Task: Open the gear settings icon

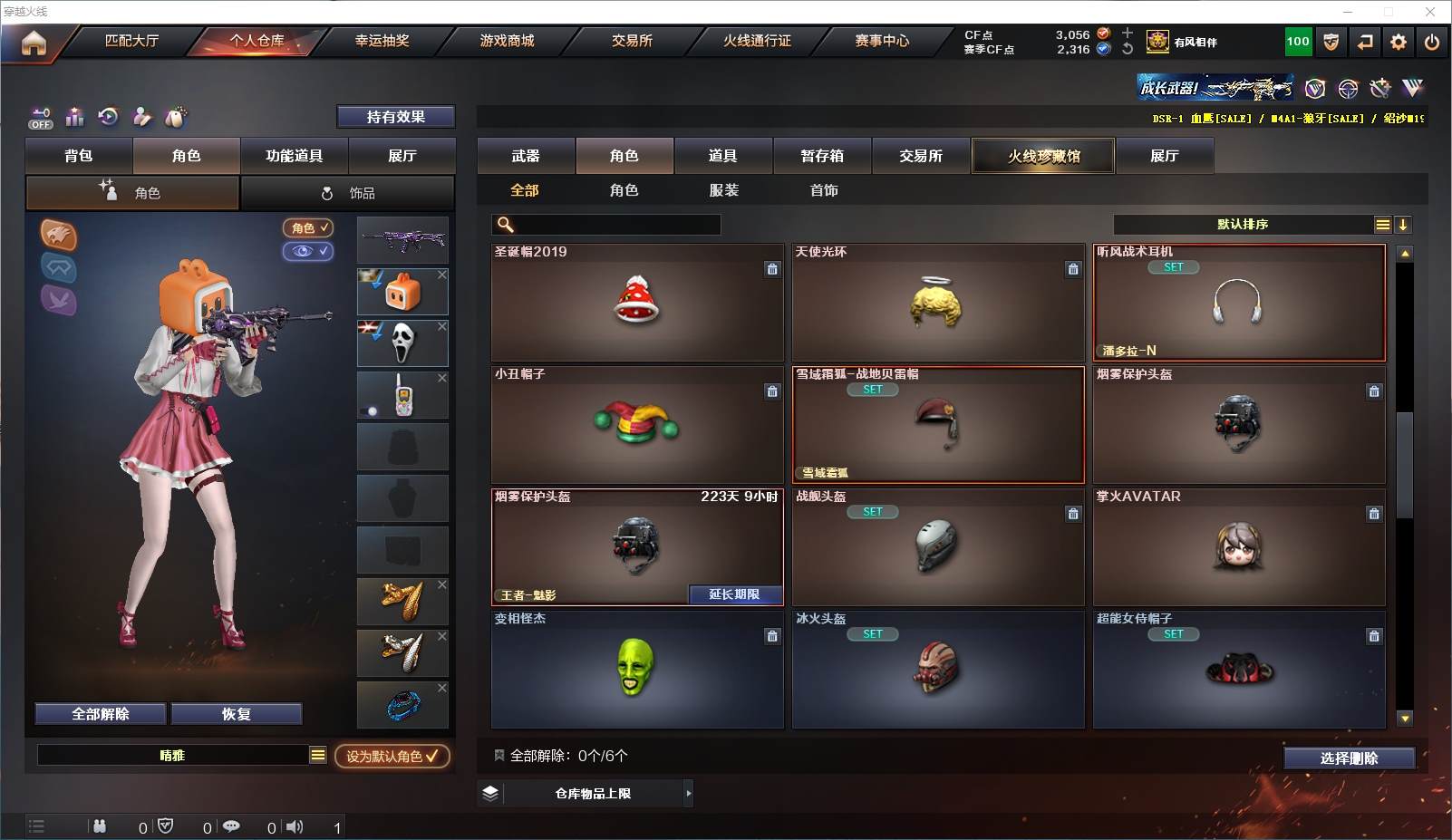Action: click(x=1399, y=42)
